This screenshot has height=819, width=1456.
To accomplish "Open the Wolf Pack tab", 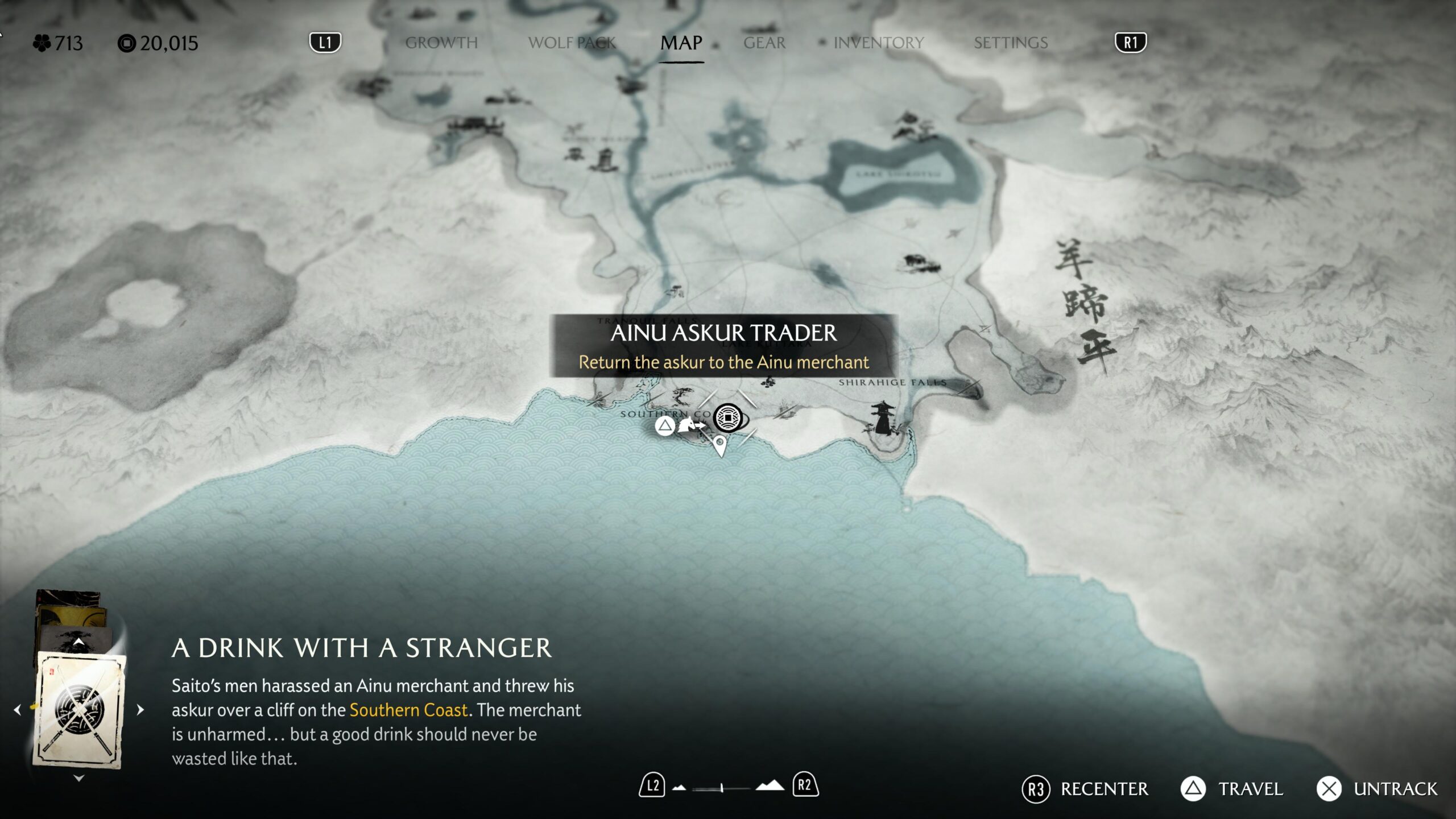I will (572, 43).
